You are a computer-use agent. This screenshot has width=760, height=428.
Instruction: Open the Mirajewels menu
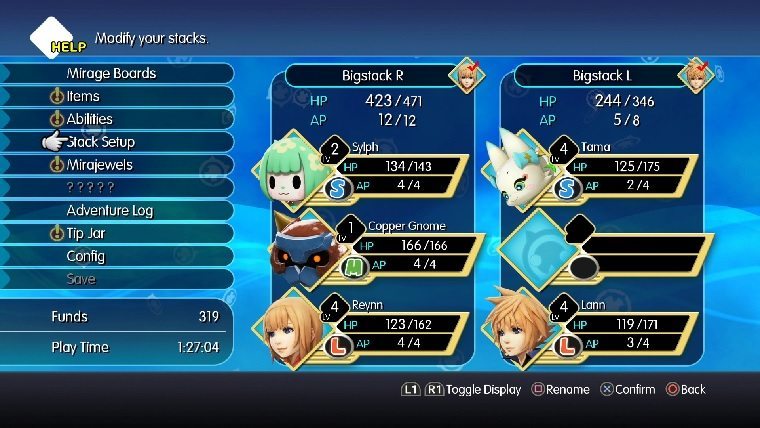pyautogui.click(x=99, y=165)
